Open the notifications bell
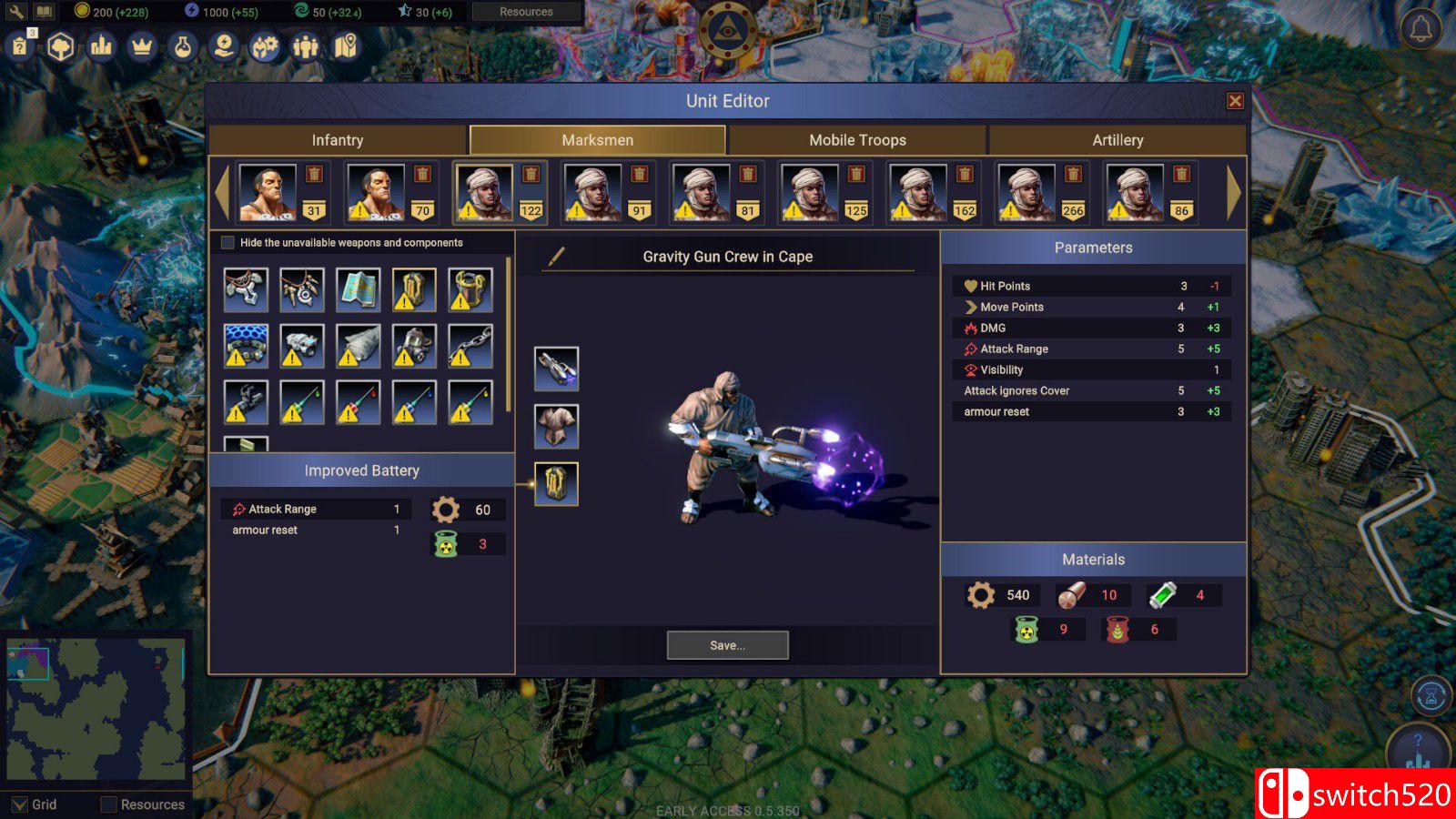 pos(1421,29)
